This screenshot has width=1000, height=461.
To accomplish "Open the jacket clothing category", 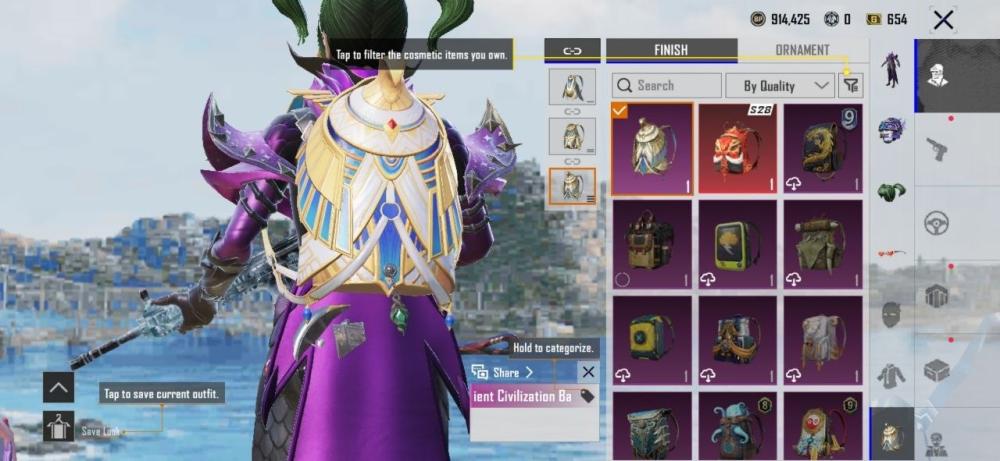I will pos(891,375).
